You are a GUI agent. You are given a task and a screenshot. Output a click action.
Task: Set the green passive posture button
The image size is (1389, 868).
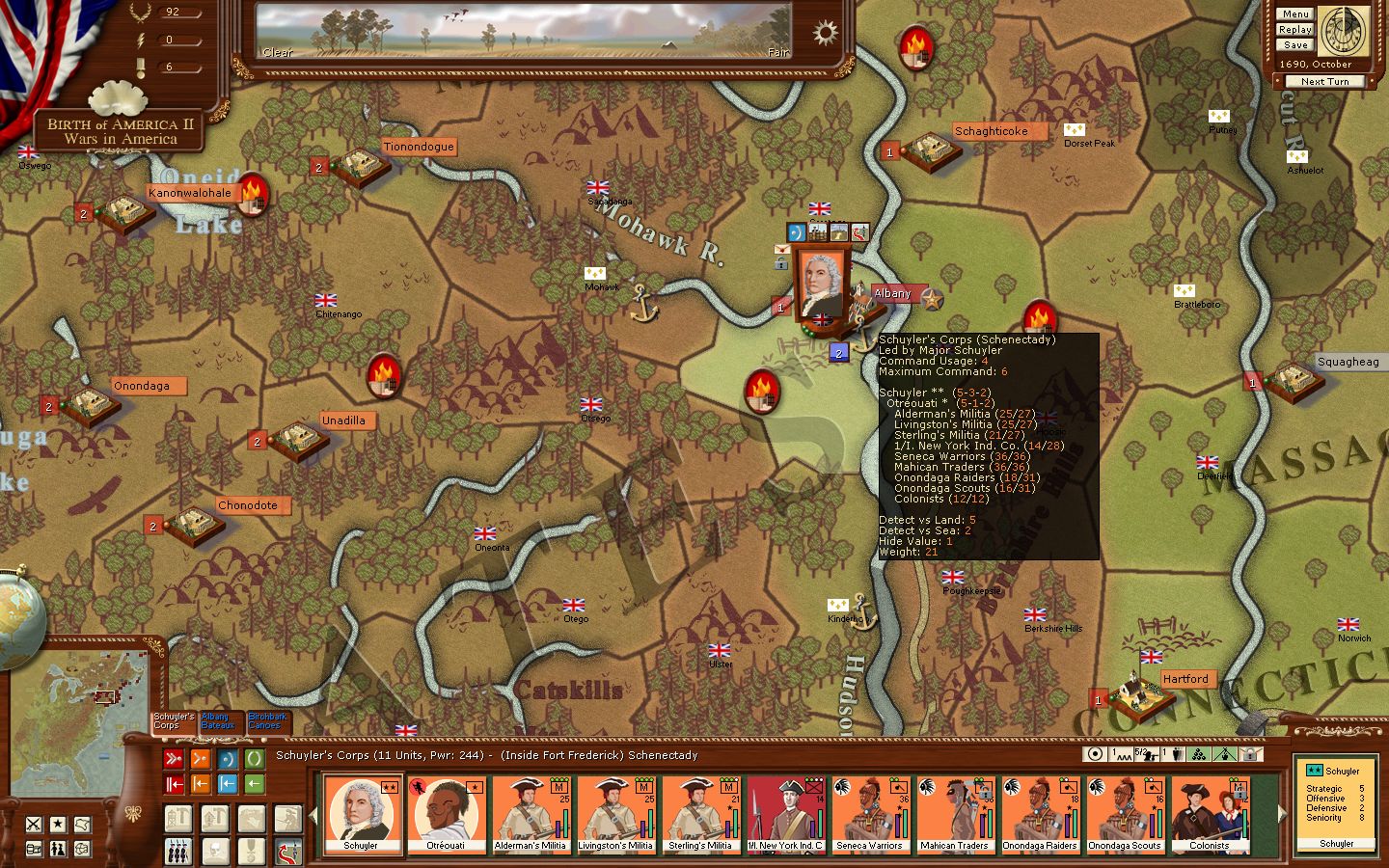[254, 759]
